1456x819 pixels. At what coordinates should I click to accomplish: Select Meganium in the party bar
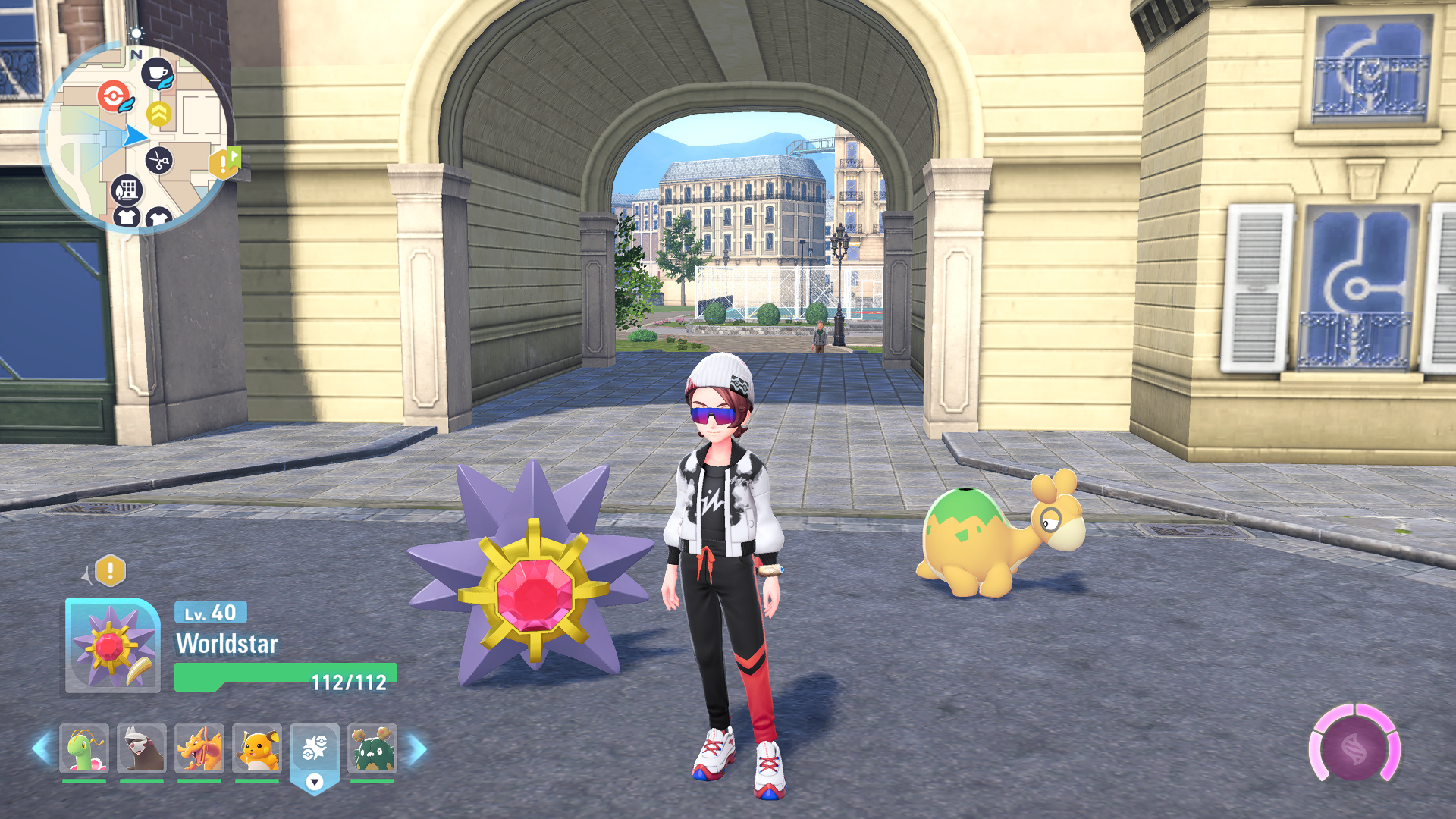pyautogui.click(x=84, y=748)
